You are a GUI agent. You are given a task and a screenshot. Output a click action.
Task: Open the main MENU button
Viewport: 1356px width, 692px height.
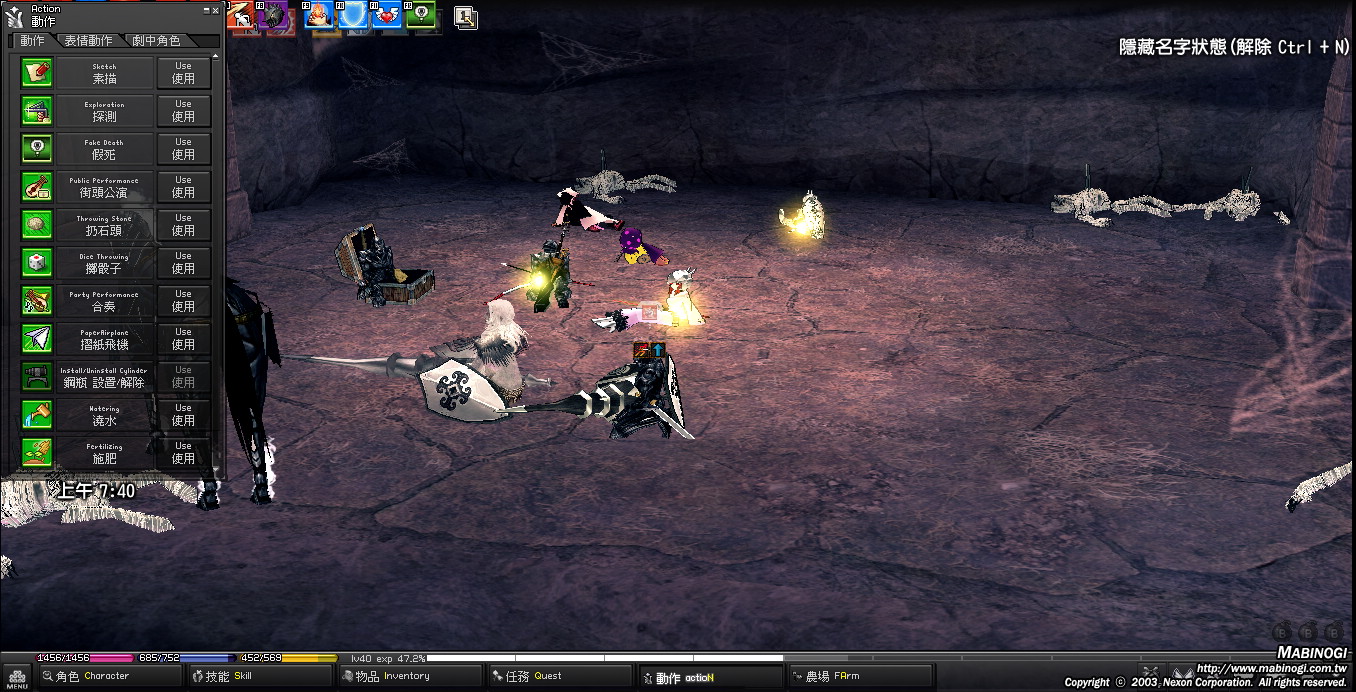point(17,677)
